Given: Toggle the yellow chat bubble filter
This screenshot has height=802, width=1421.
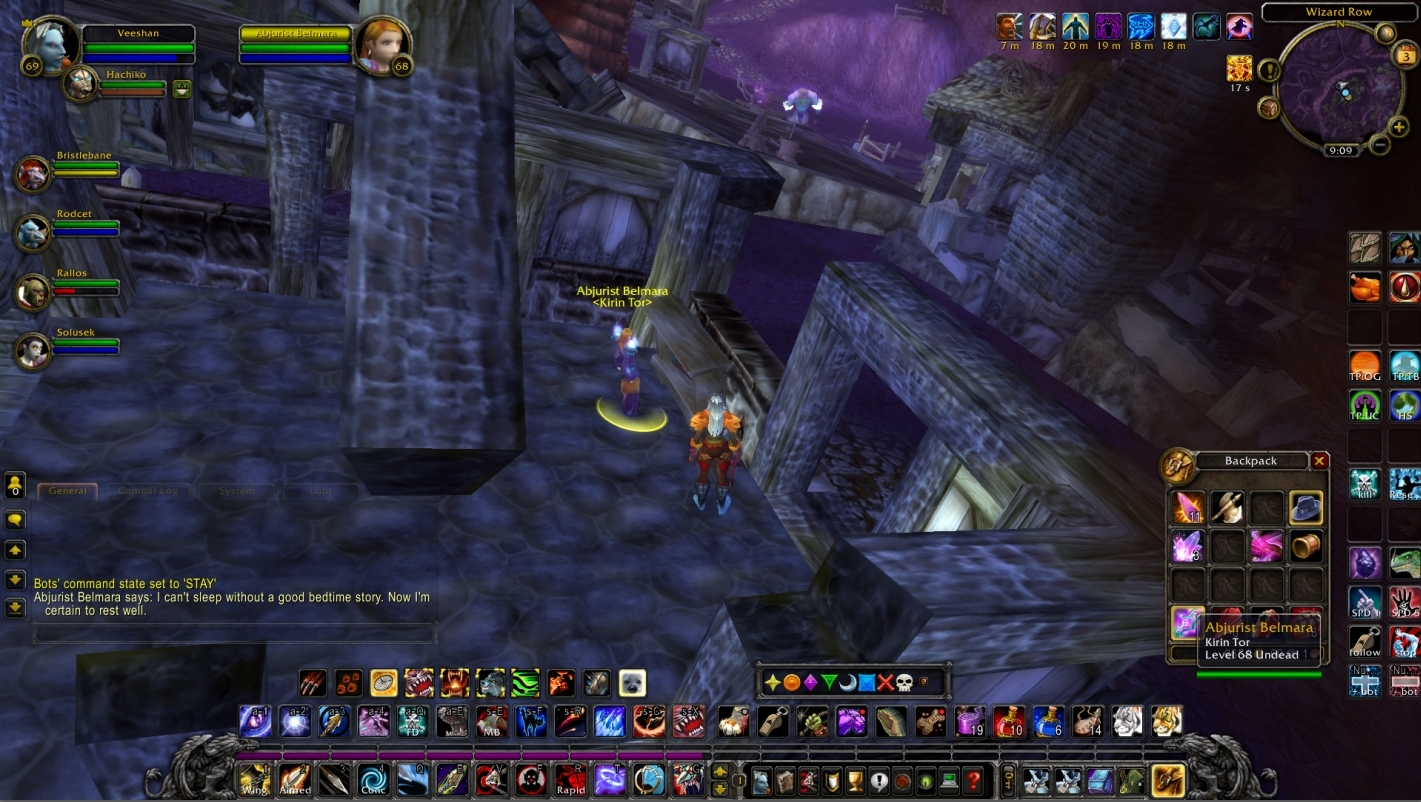Looking at the screenshot, I should 14,518.
